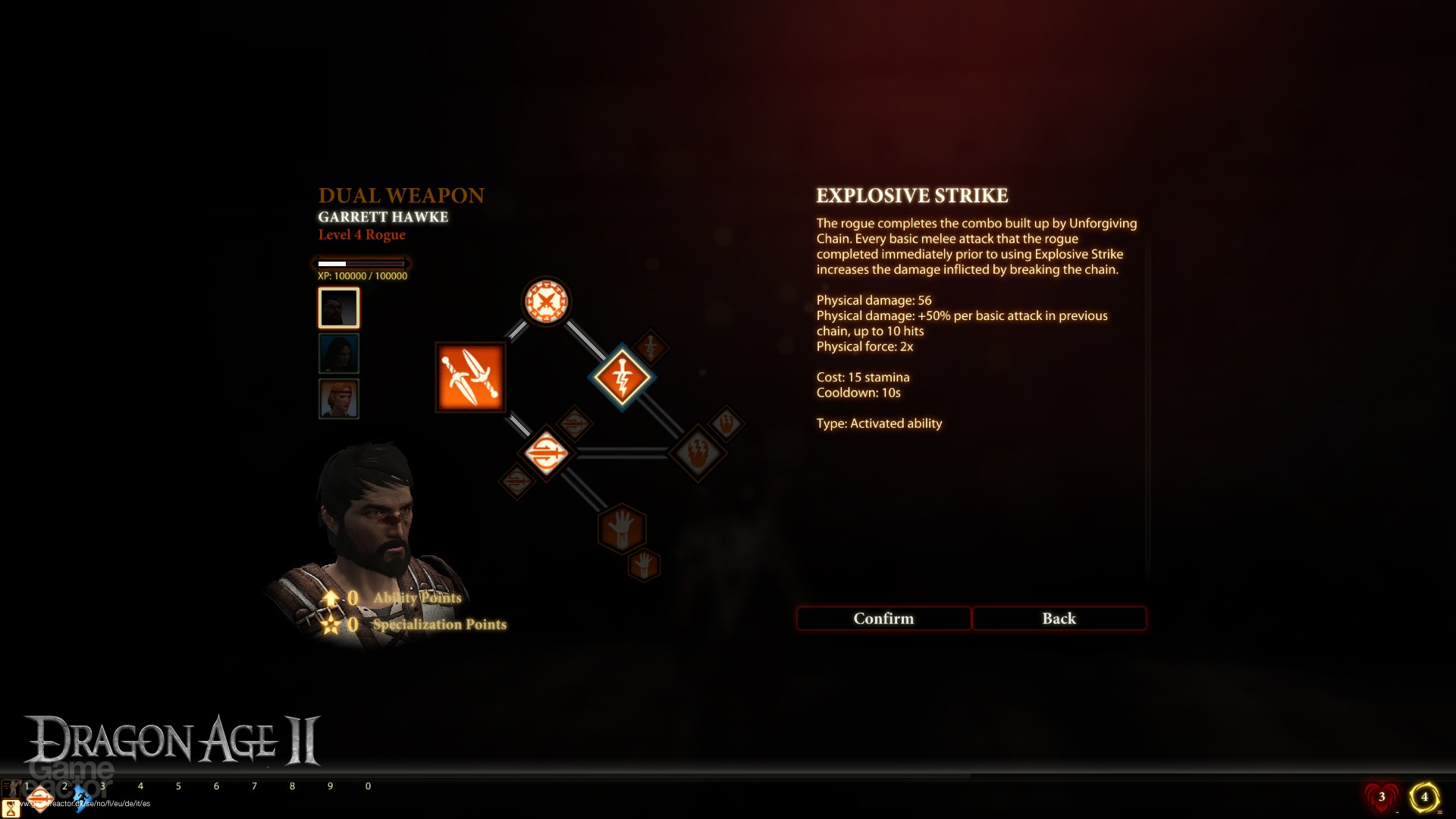Screen dimensions: 1456x819
Task: Pick the large crossed daggers ability square
Action: tap(470, 377)
